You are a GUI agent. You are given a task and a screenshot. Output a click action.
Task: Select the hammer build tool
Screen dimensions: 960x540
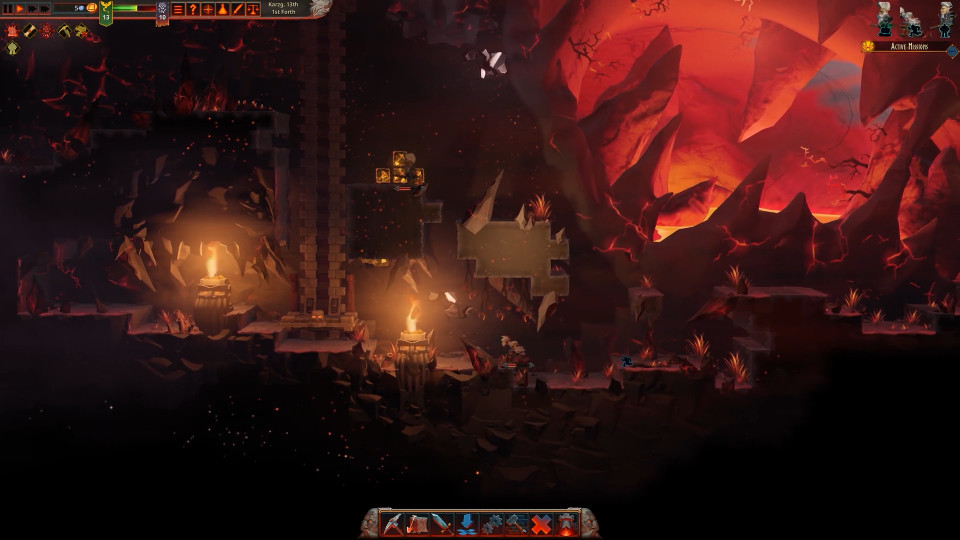click(516, 523)
